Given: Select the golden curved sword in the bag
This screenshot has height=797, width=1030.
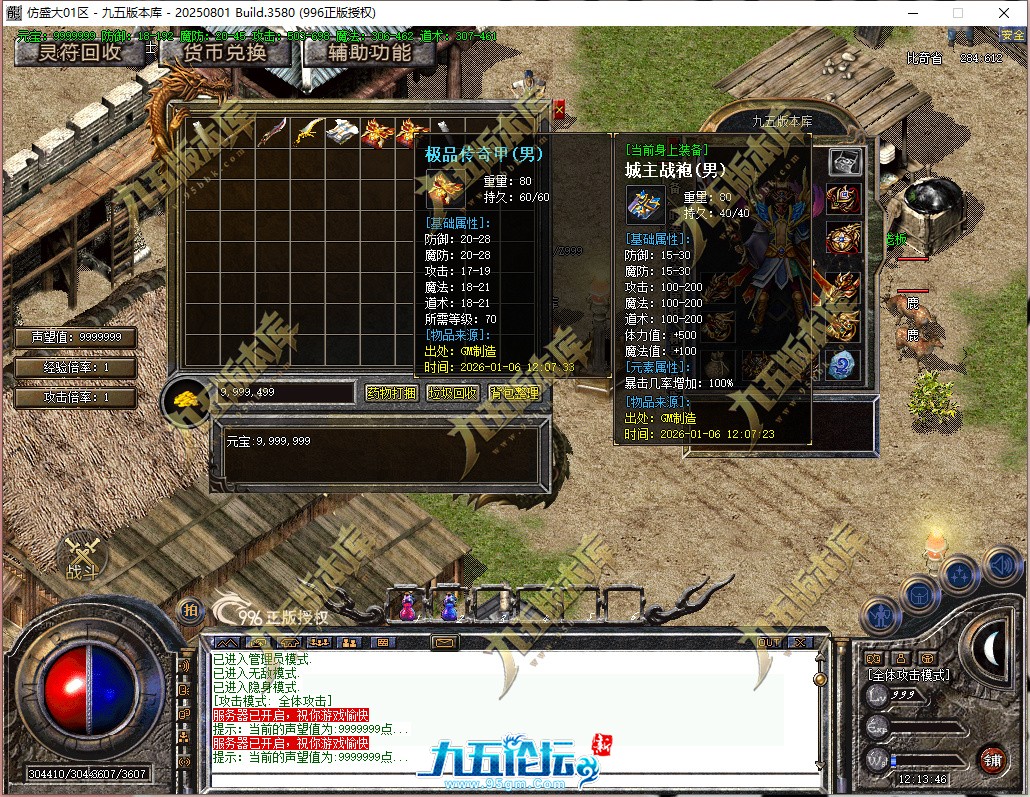Looking at the screenshot, I should (309, 132).
